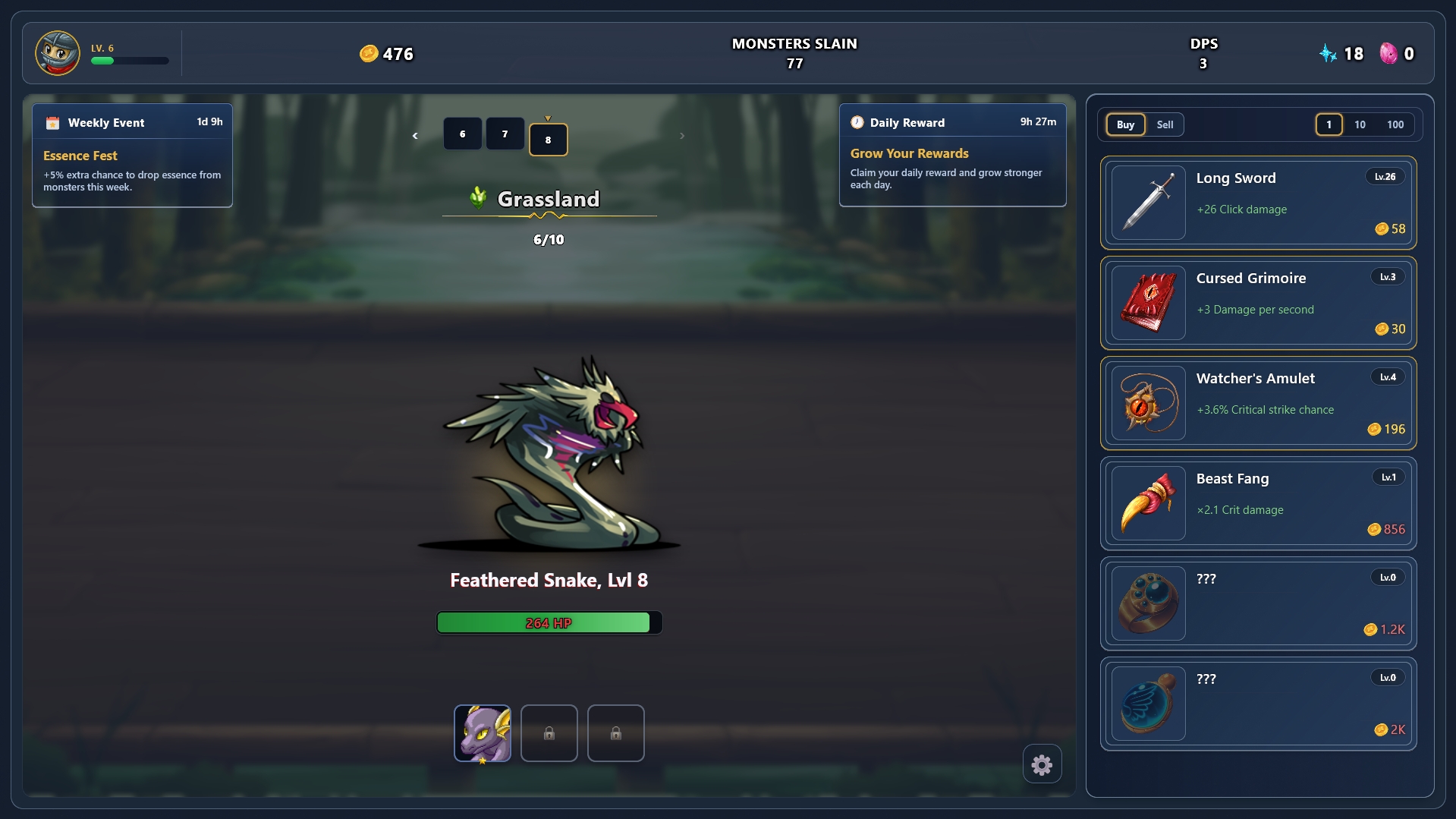Open the player avatar profile
This screenshot has width=1456, height=819.
click(58, 53)
